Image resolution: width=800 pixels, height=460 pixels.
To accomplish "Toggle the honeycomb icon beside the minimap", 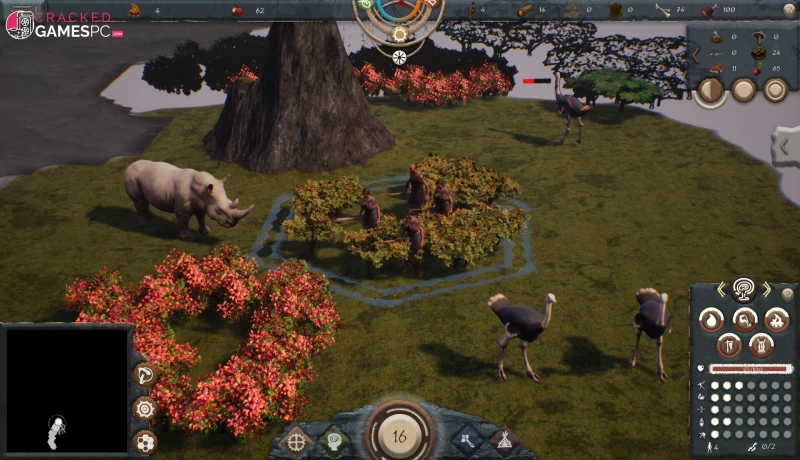I will (145, 441).
